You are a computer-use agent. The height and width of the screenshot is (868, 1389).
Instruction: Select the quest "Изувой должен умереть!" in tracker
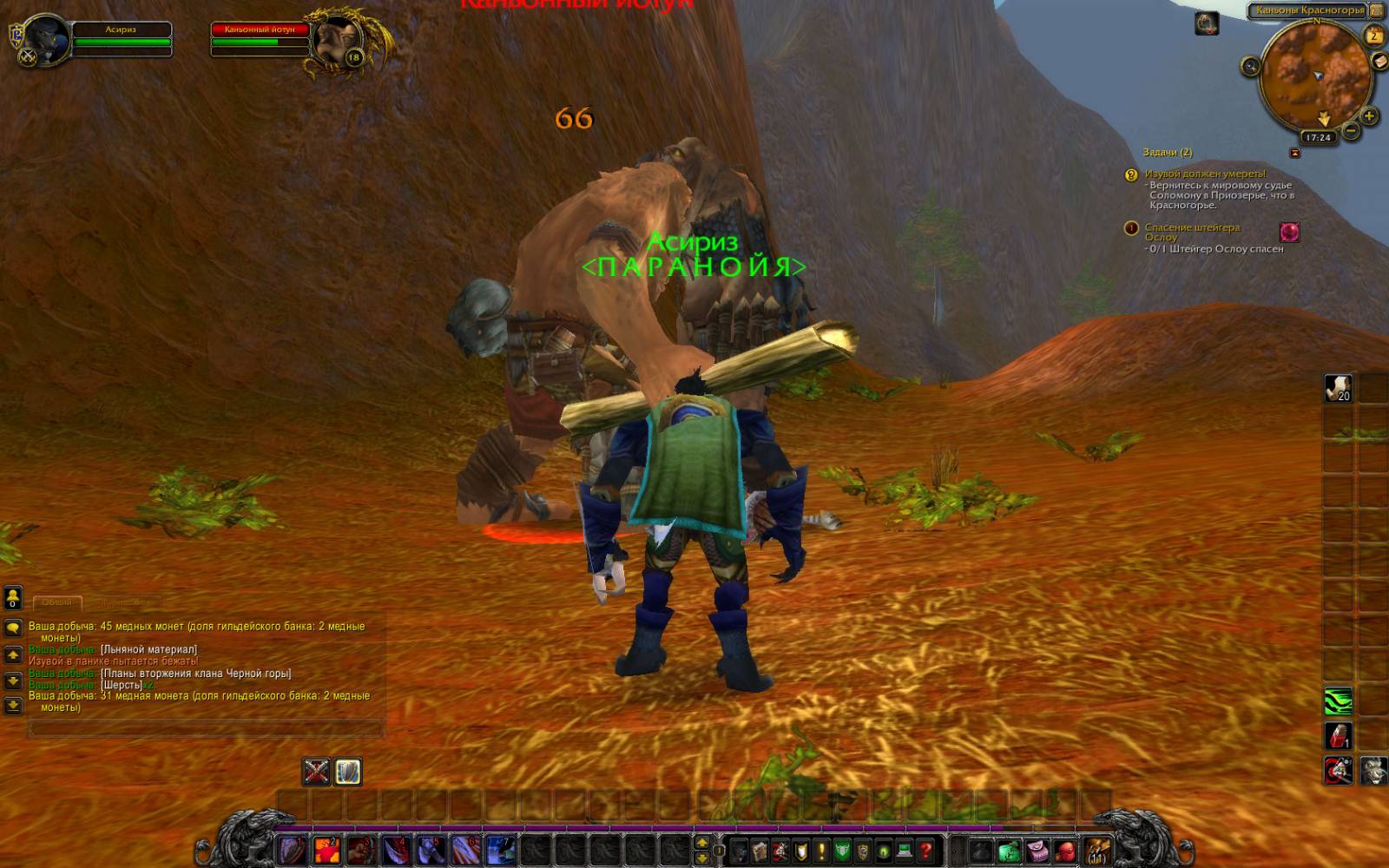(x=1204, y=174)
